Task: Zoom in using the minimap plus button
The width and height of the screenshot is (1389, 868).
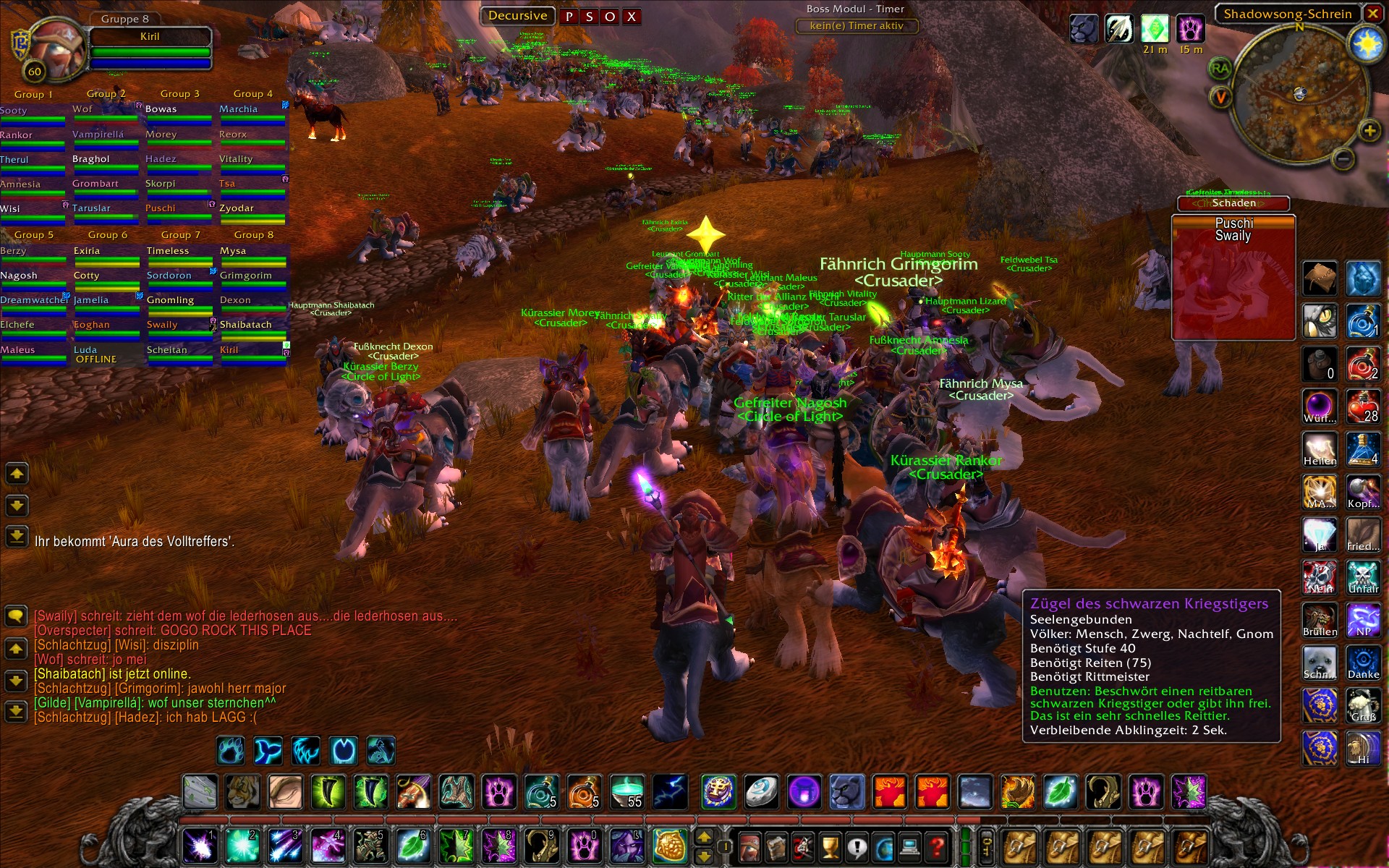Action: tap(1369, 132)
